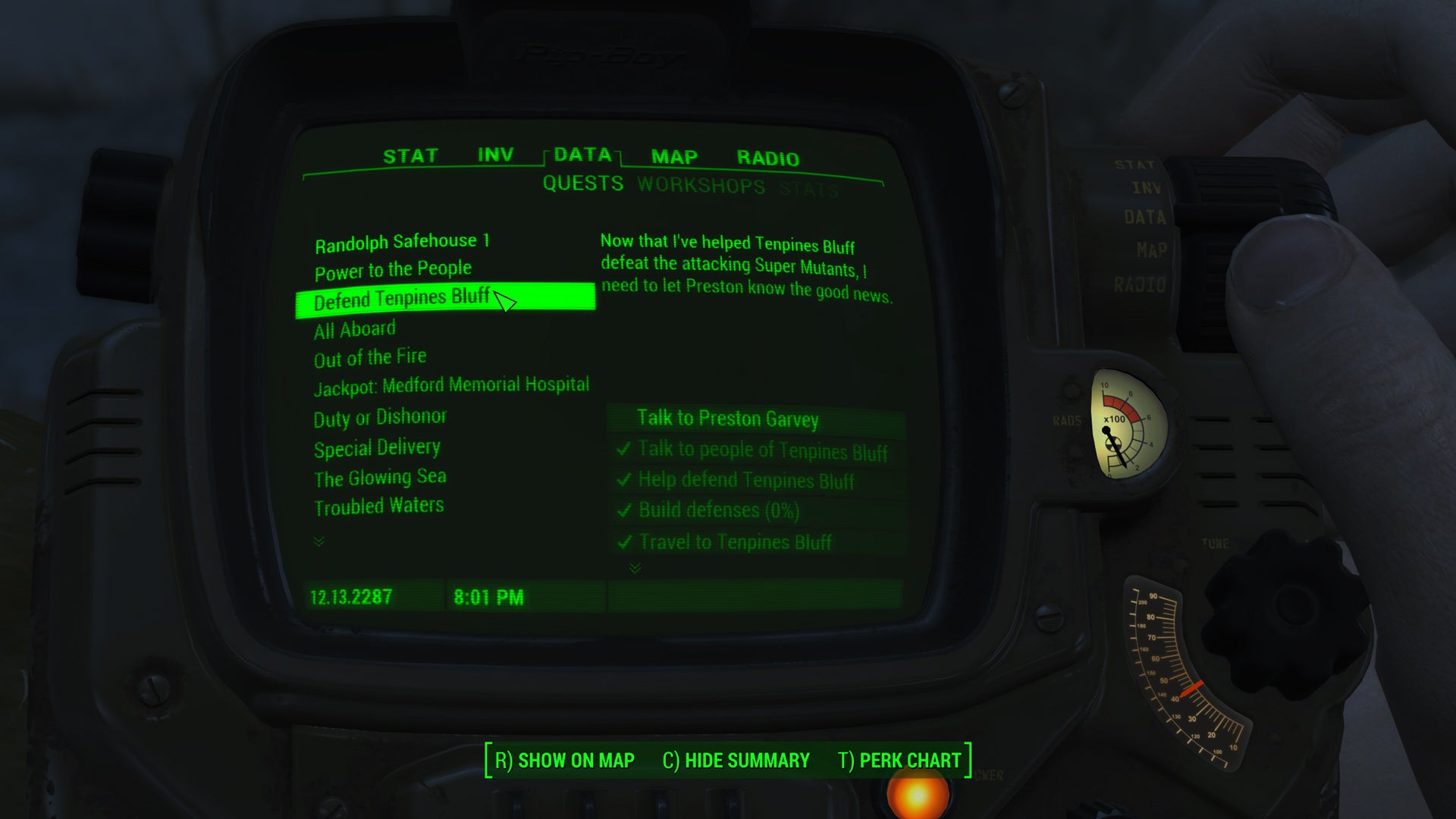This screenshot has width=1456, height=819.
Task: Select "The Glowing Sea" quest
Action: point(380,478)
